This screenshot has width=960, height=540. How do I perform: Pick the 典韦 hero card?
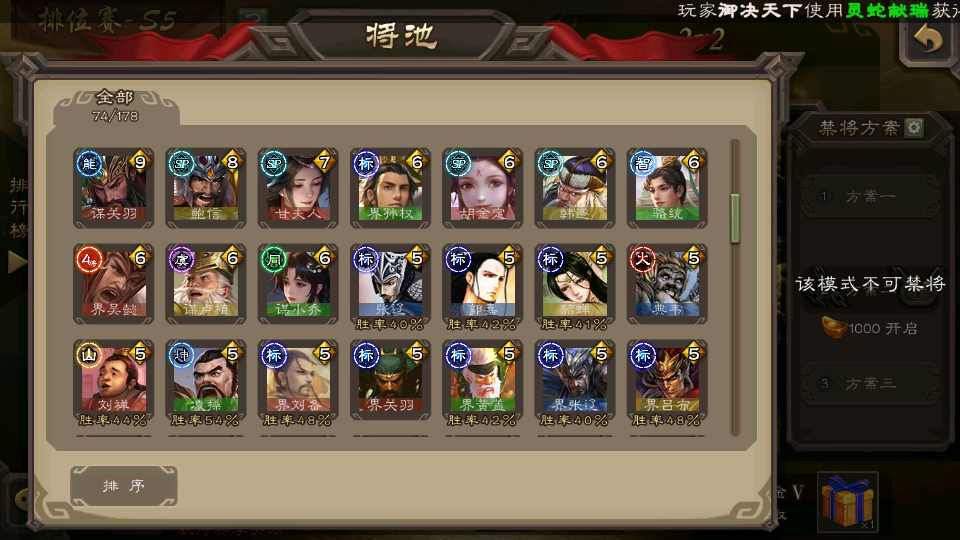tap(667, 284)
